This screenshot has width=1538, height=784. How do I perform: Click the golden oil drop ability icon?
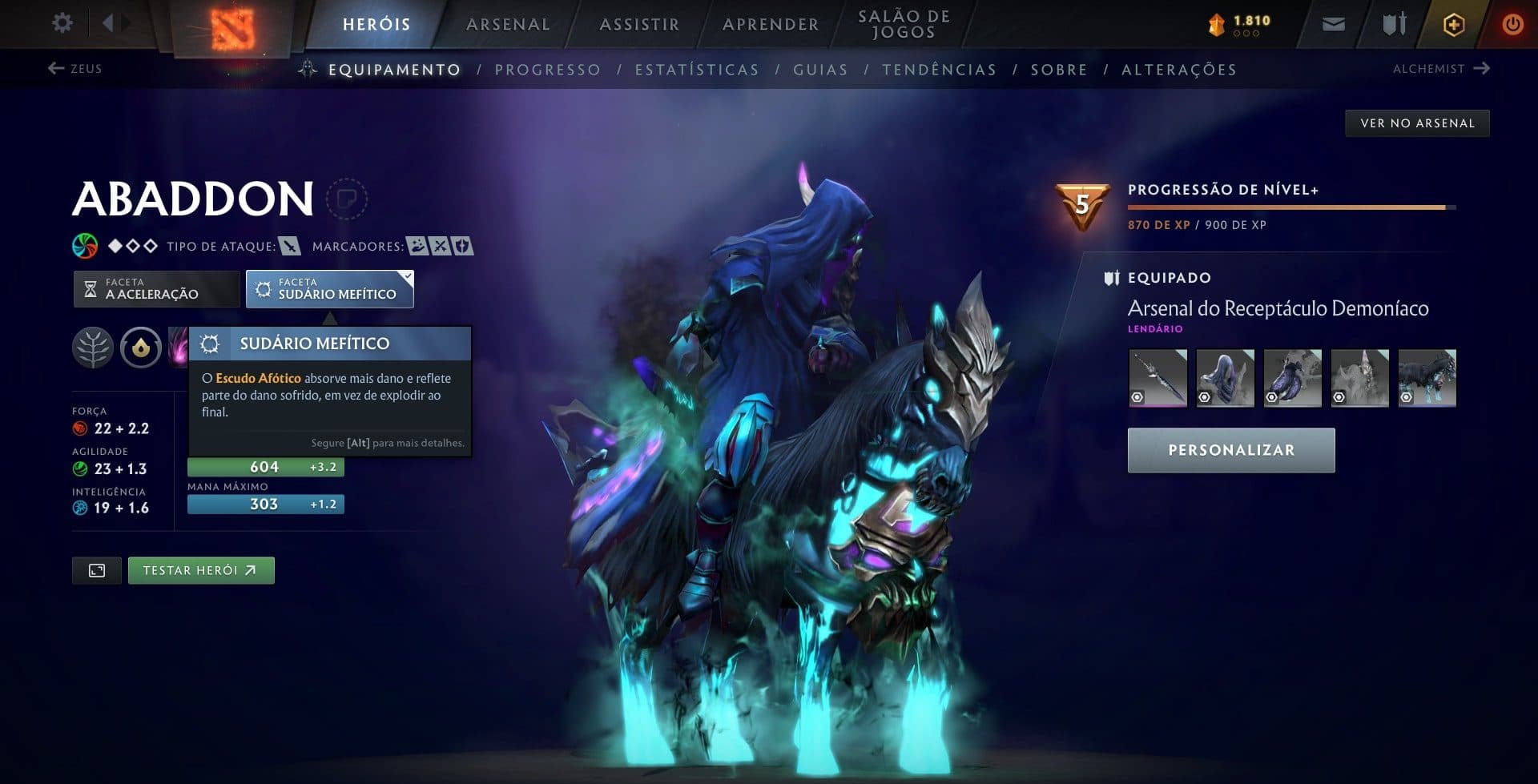(140, 348)
